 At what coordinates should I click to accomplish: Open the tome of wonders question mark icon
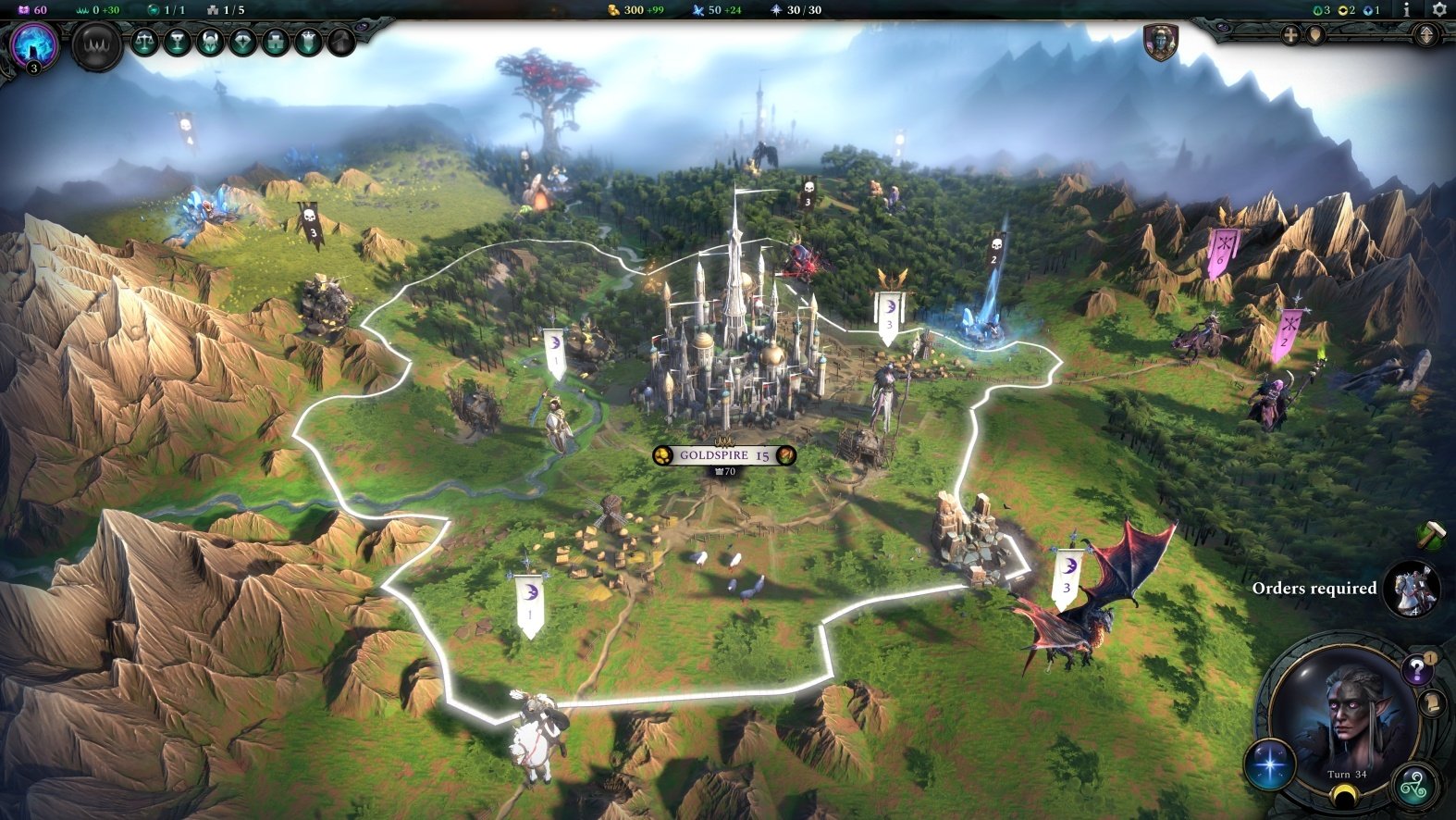pyautogui.click(x=1416, y=668)
